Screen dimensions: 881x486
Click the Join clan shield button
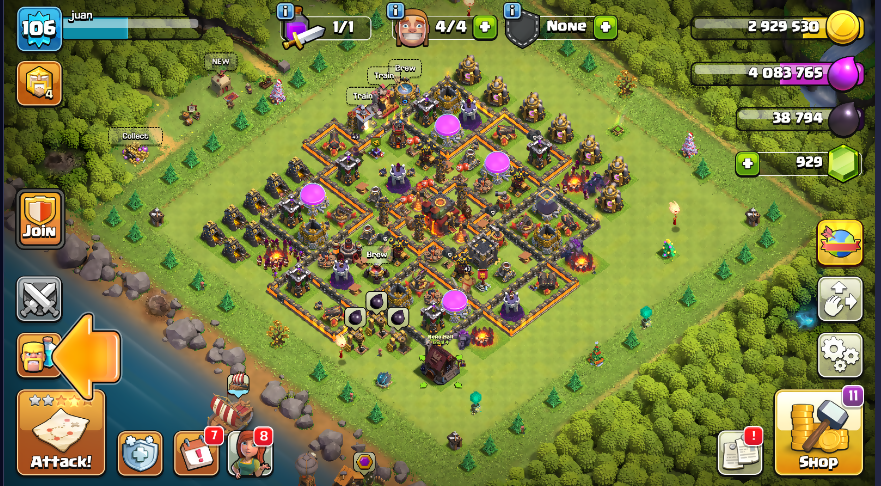click(x=40, y=219)
